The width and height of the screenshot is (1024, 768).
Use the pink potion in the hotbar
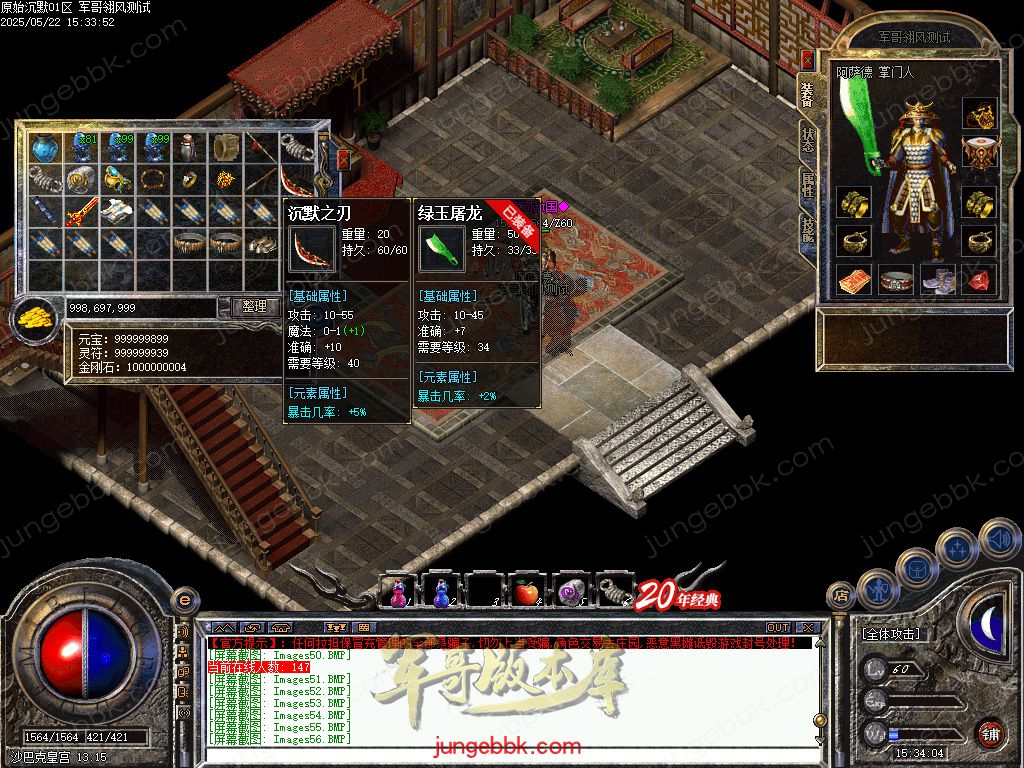(397, 592)
